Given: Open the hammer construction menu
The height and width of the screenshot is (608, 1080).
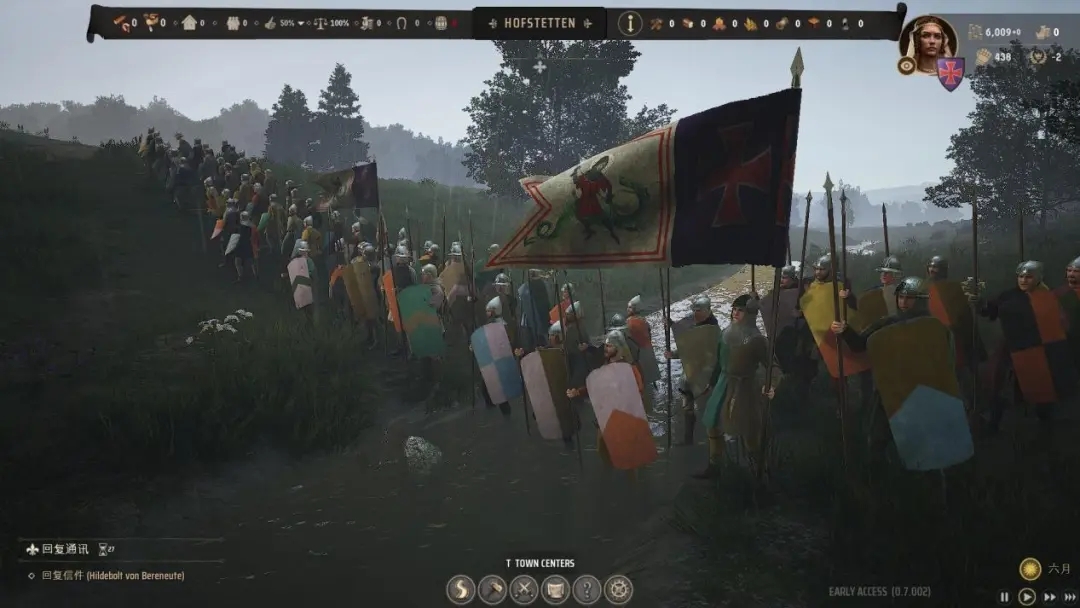Looking at the screenshot, I should coord(492,589).
